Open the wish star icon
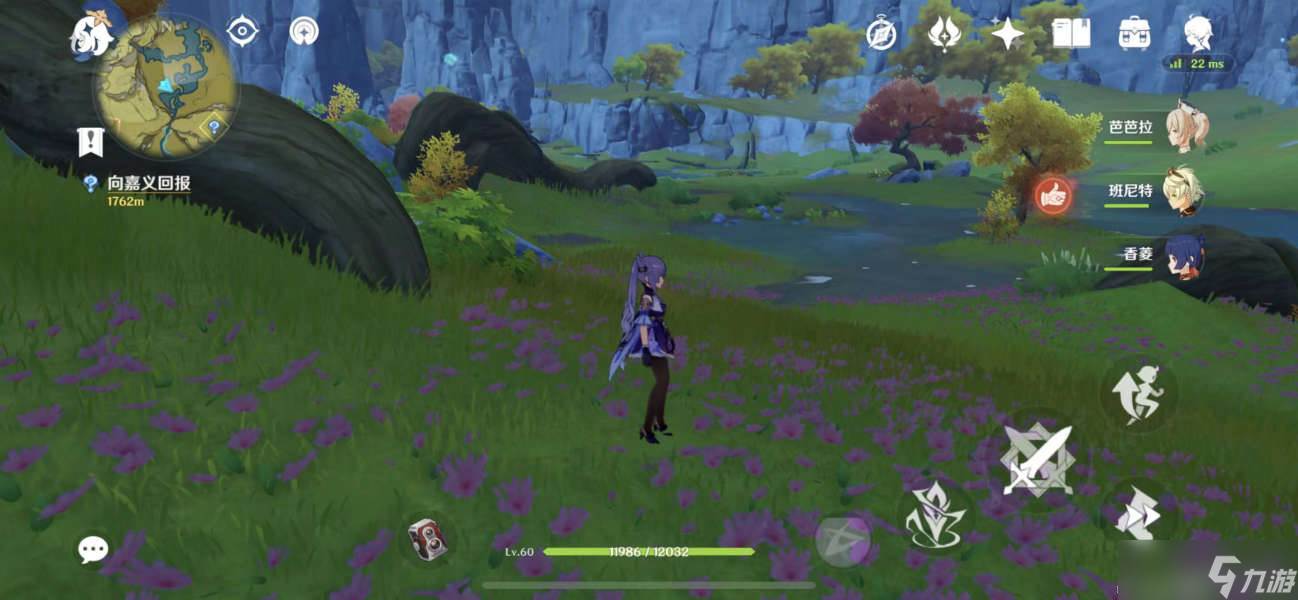The height and width of the screenshot is (600, 1298). coord(1007,35)
